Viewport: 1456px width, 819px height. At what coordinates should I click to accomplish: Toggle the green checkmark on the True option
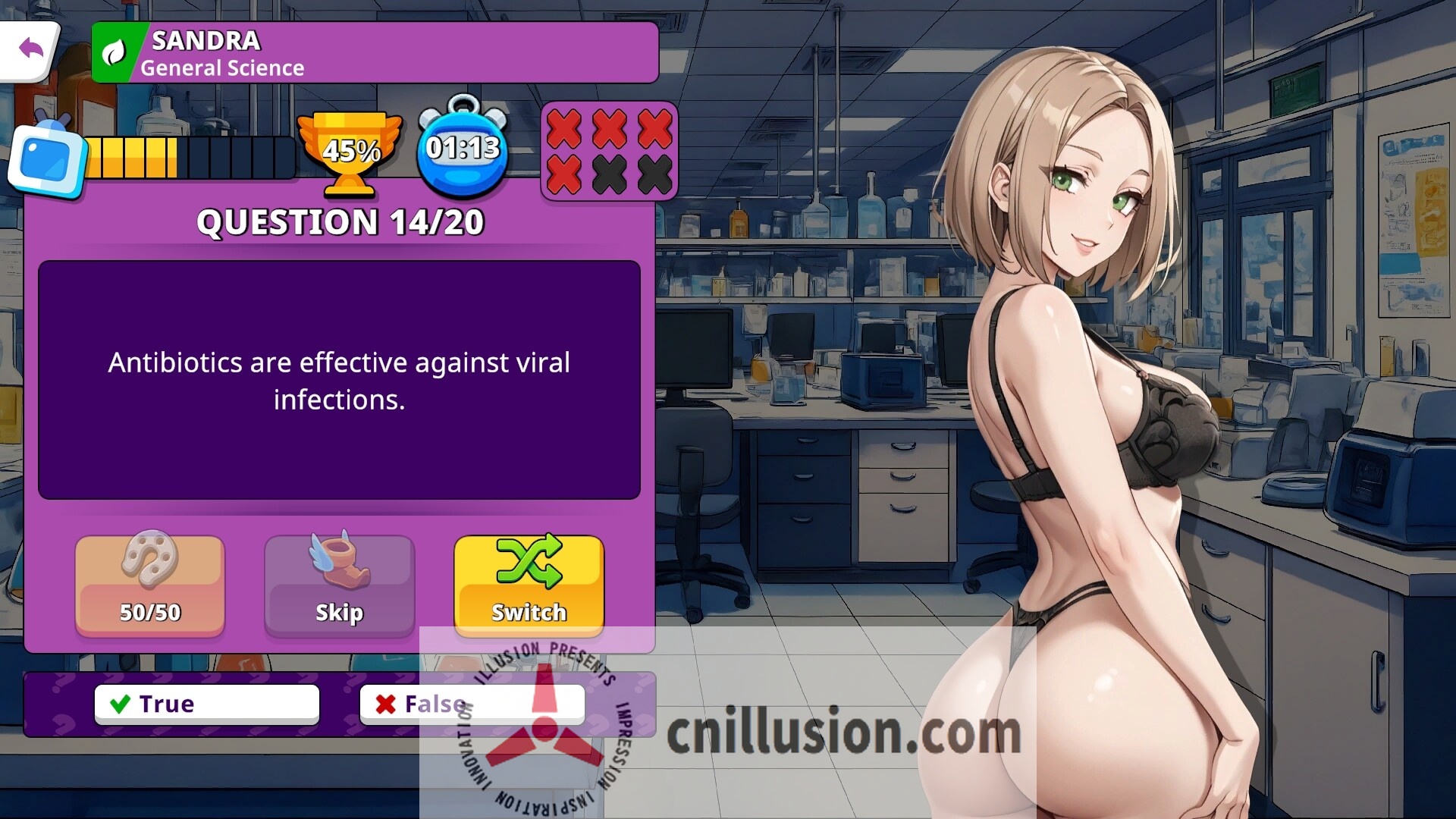119,703
